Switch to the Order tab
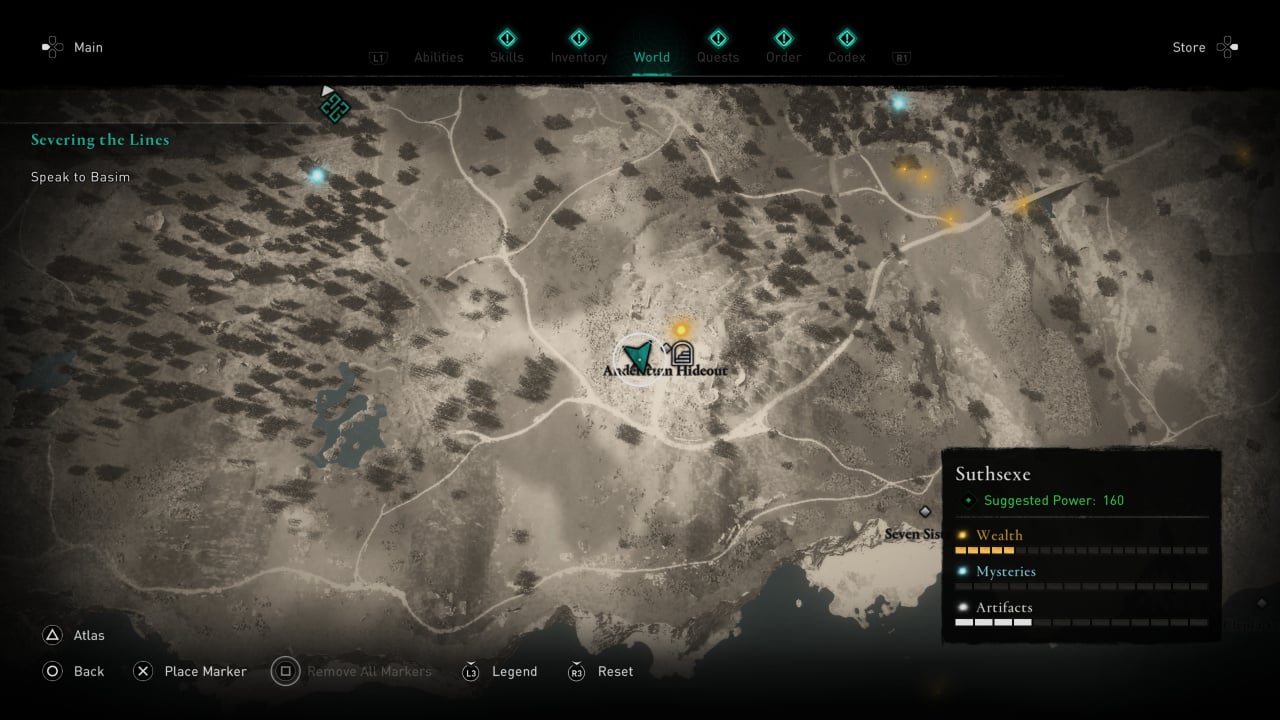Viewport: 1280px width, 720px height. [x=783, y=57]
